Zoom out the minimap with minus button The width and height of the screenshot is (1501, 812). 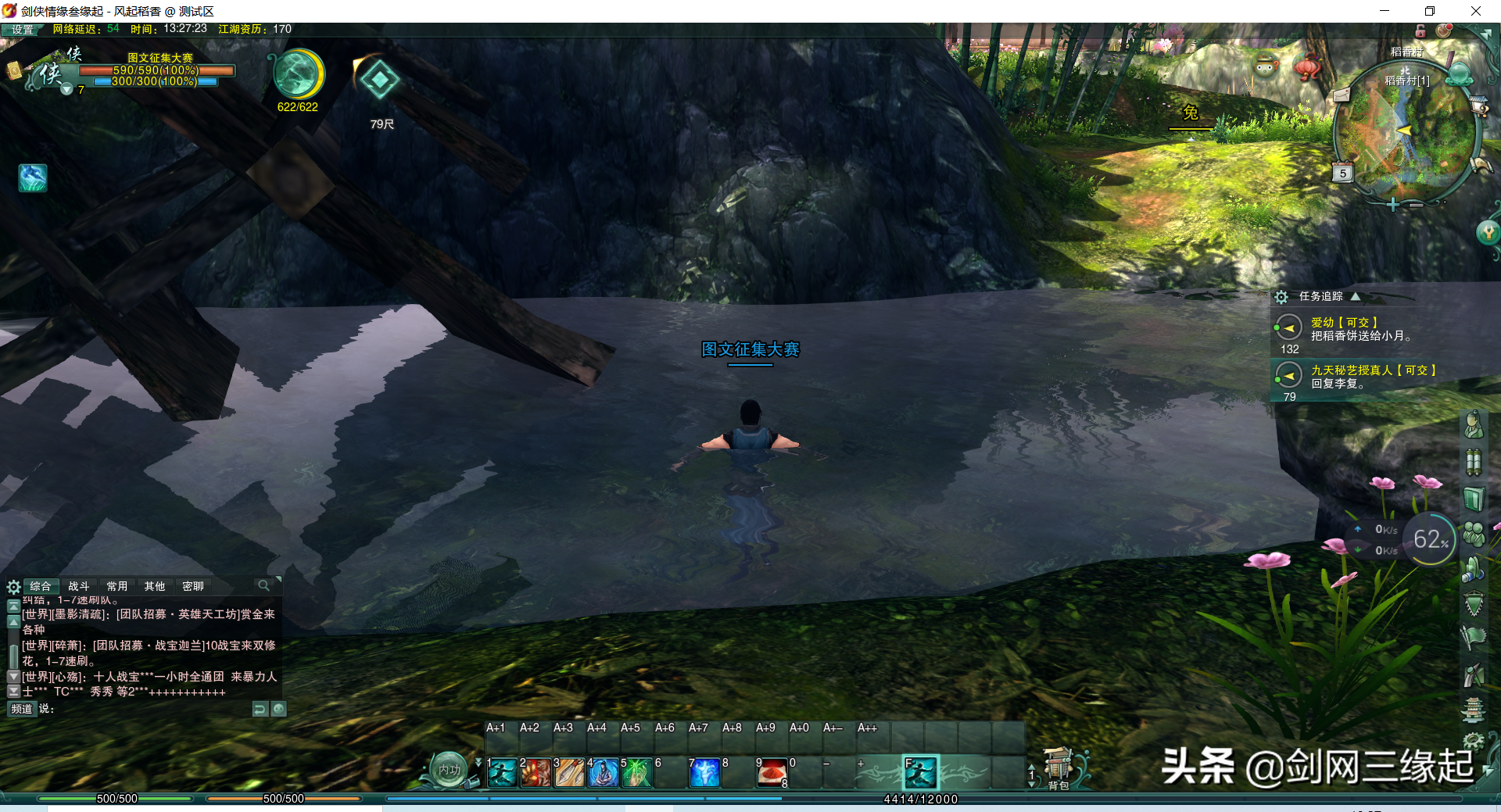(x=1416, y=205)
